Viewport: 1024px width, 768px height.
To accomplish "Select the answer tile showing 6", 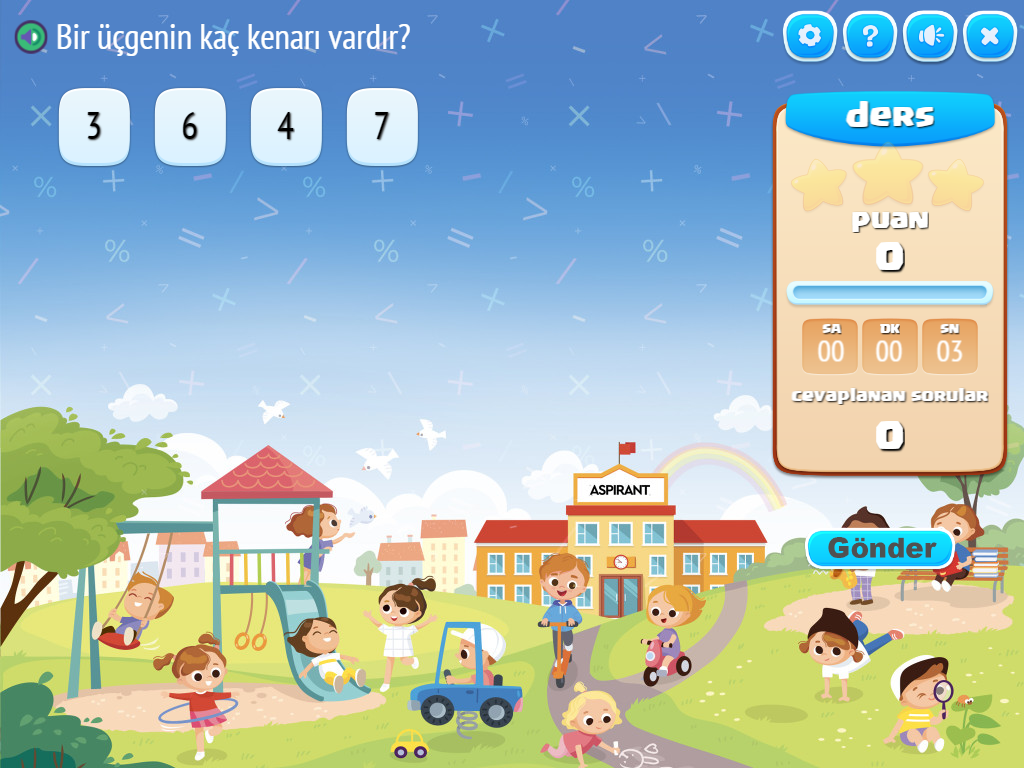I will pyautogui.click(x=190, y=127).
